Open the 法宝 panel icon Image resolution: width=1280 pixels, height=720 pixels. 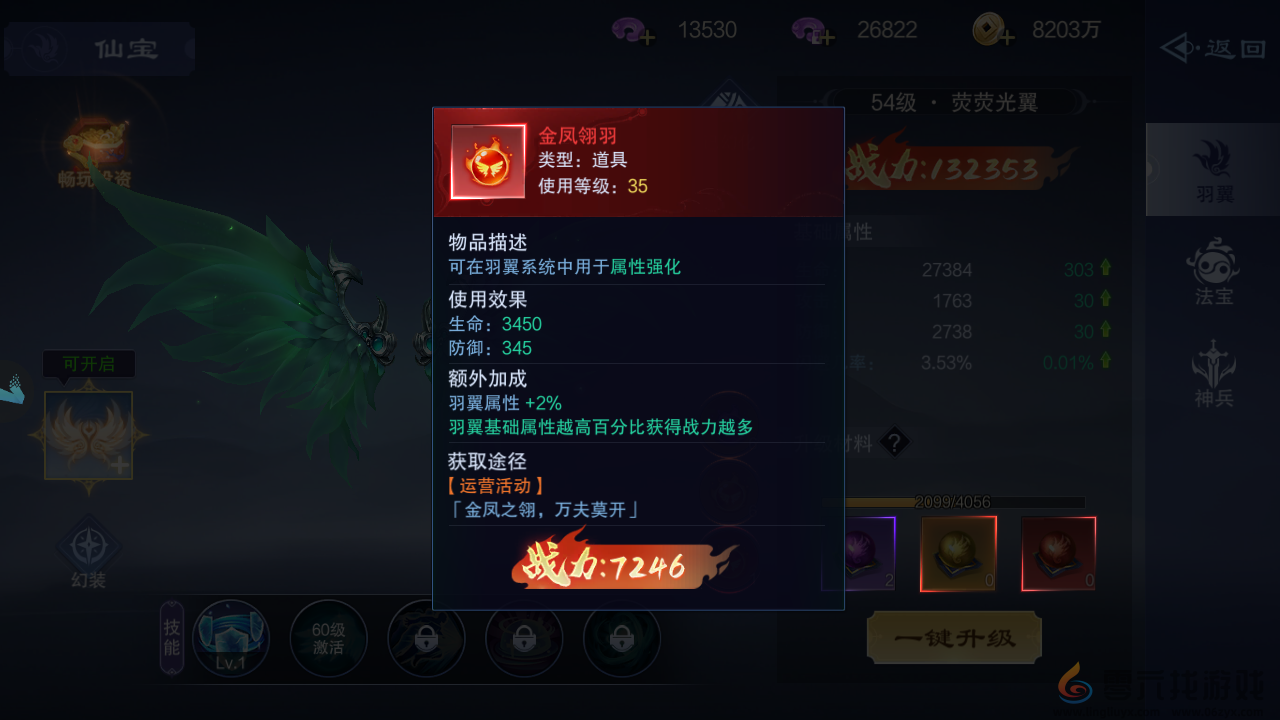click(1211, 268)
